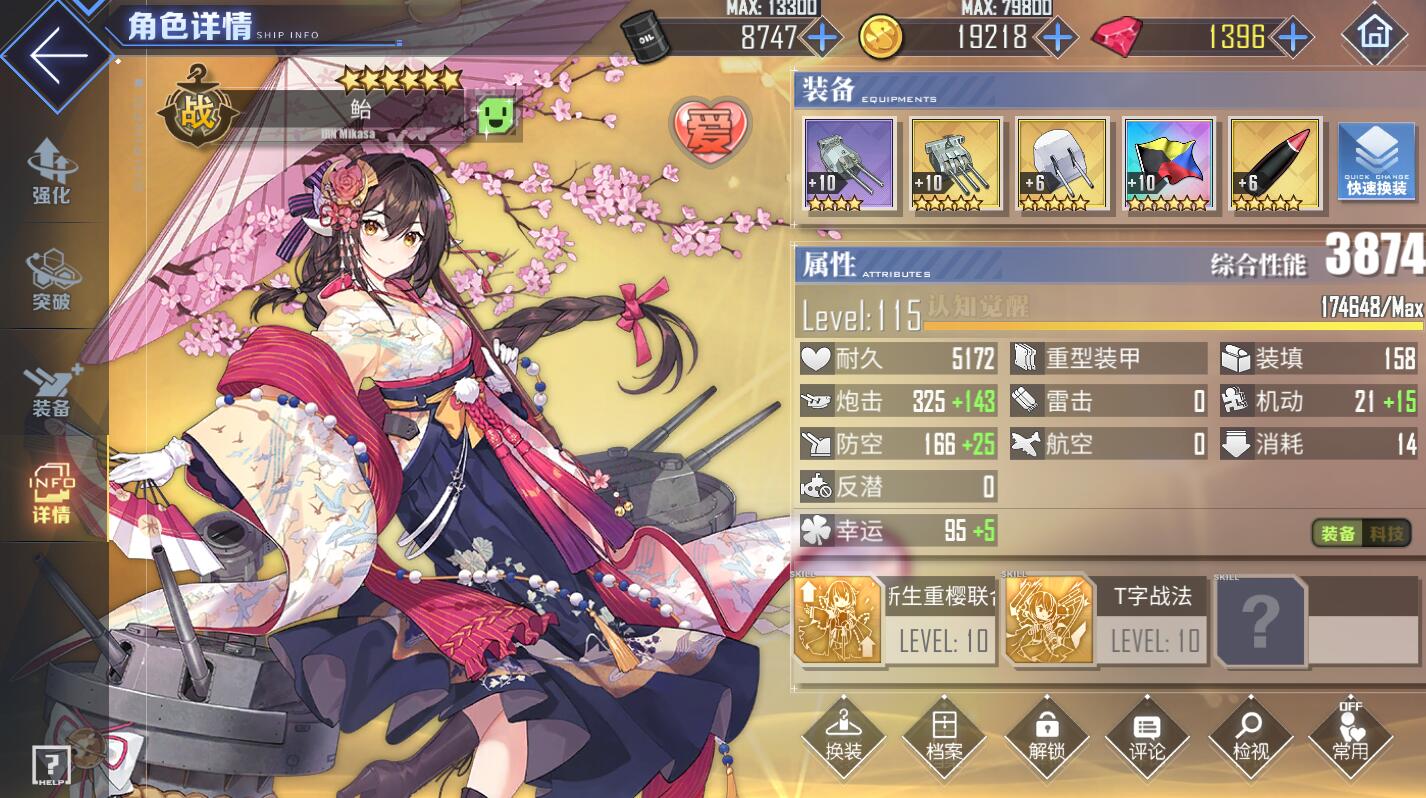
Task: Add more oil with the plus button
Action: click(823, 38)
